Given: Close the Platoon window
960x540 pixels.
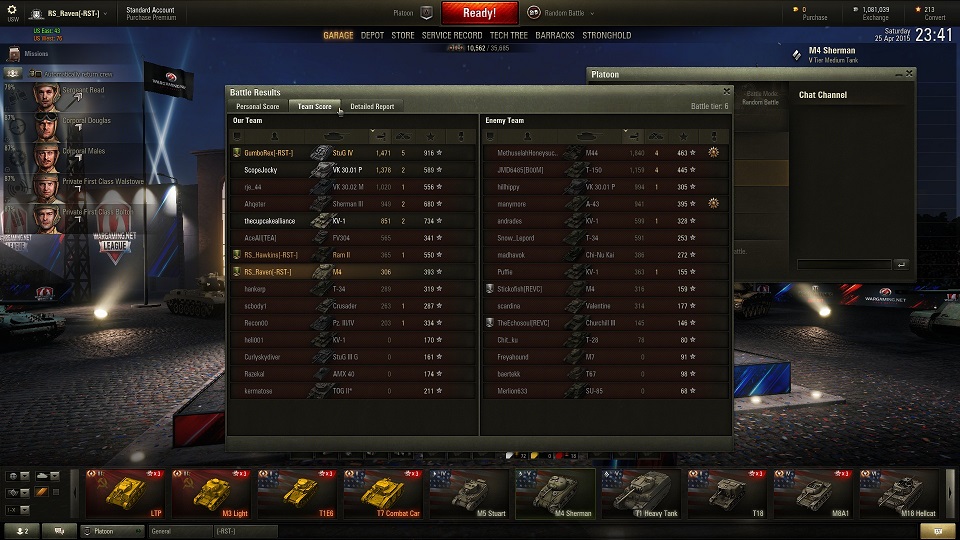Looking at the screenshot, I should click(909, 73).
